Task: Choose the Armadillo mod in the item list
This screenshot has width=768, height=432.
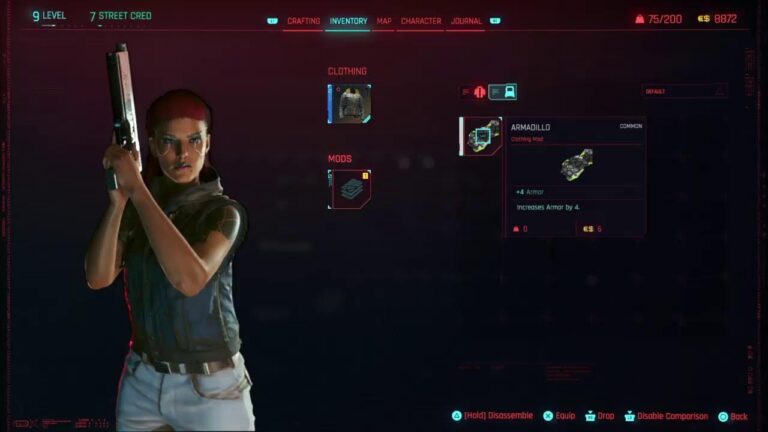Action: (481, 136)
